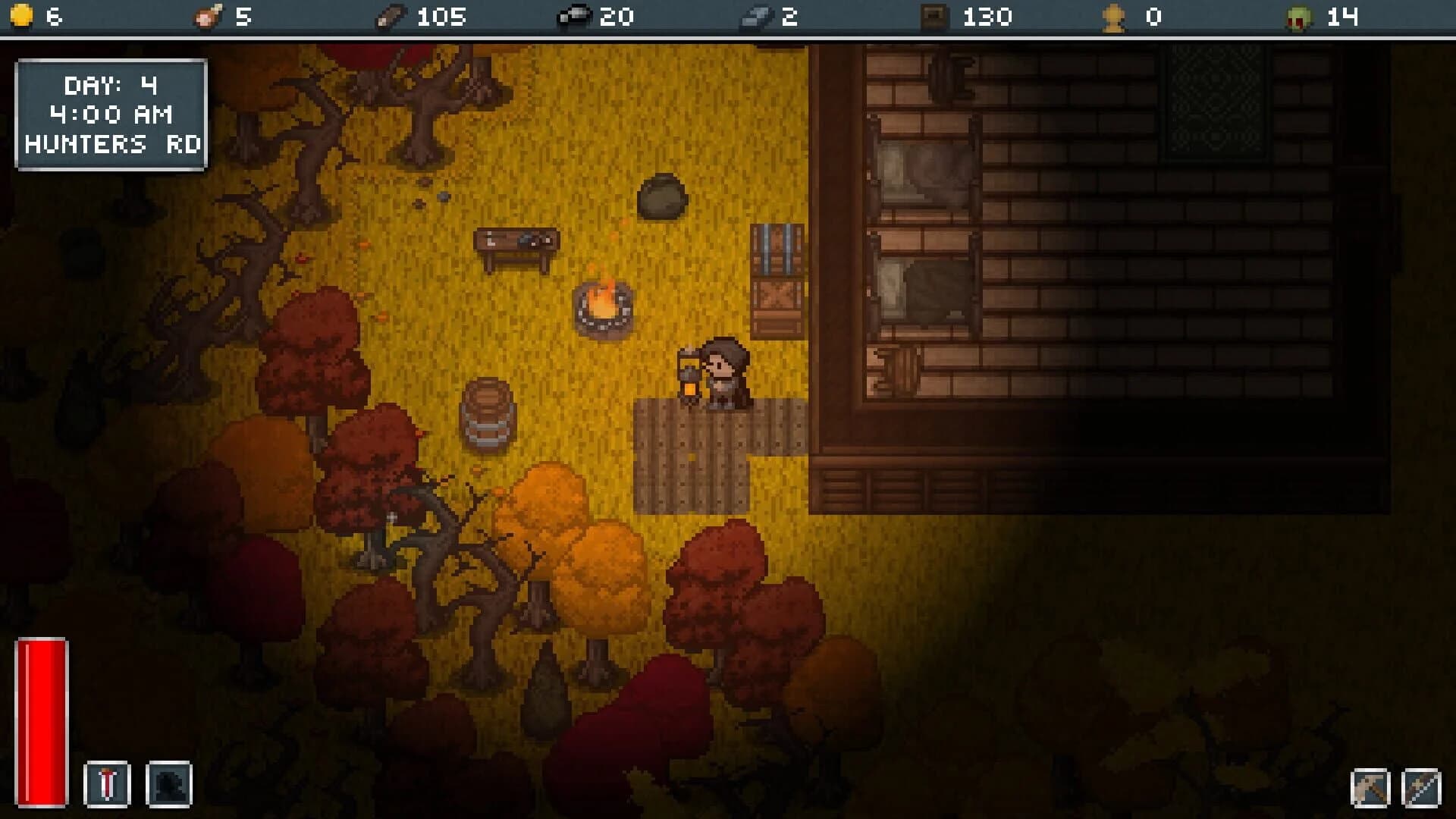Click the iron ingot resource icon
1456x819 pixels.
tap(755, 15)
